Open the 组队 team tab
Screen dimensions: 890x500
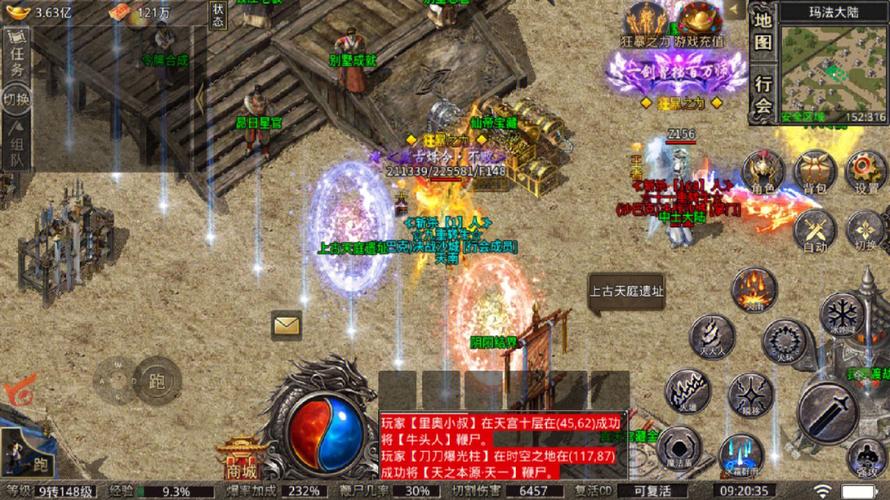(17, 143)
